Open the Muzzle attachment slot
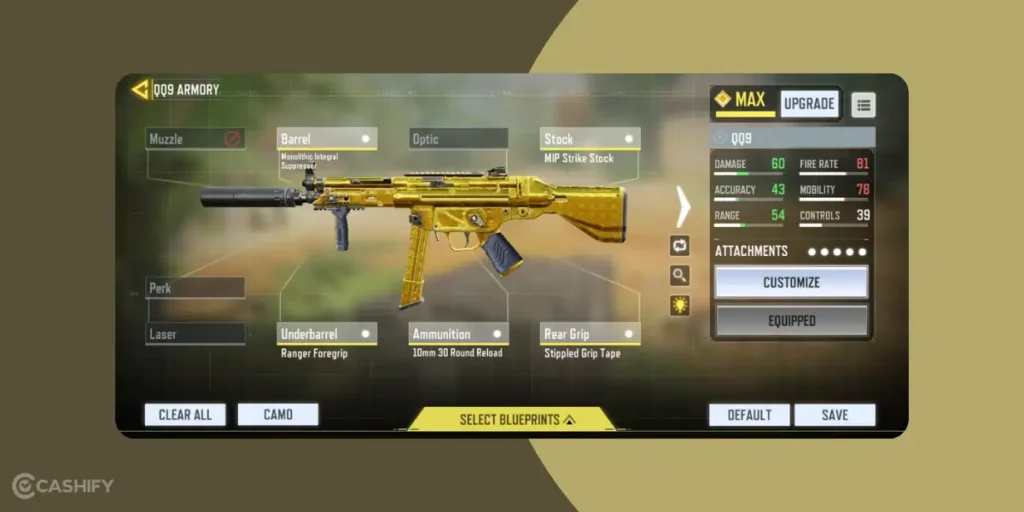 click(x=195, y=139)
